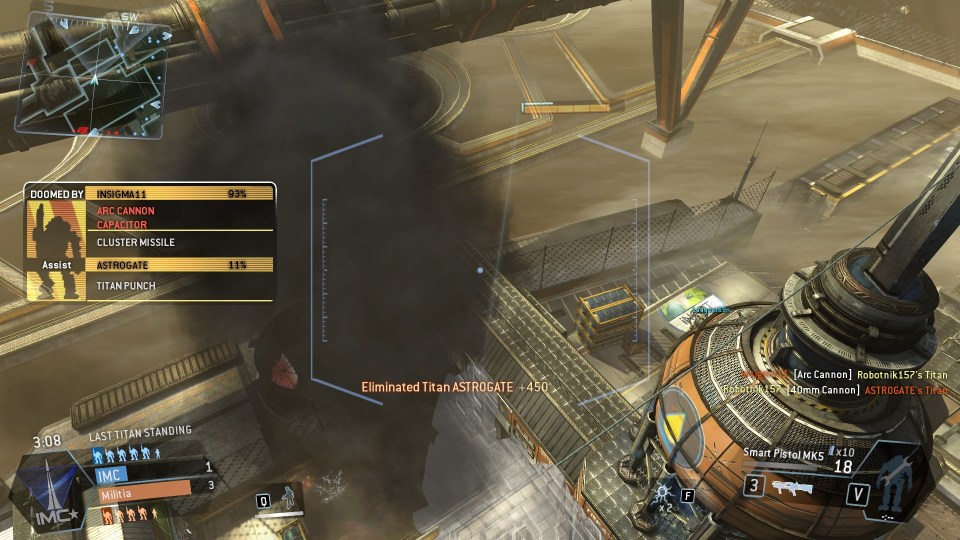The height and width of the screenshot is (540, 960).
Task: Choose the ASTROGATE damage row
Action: tap(182, 265)
